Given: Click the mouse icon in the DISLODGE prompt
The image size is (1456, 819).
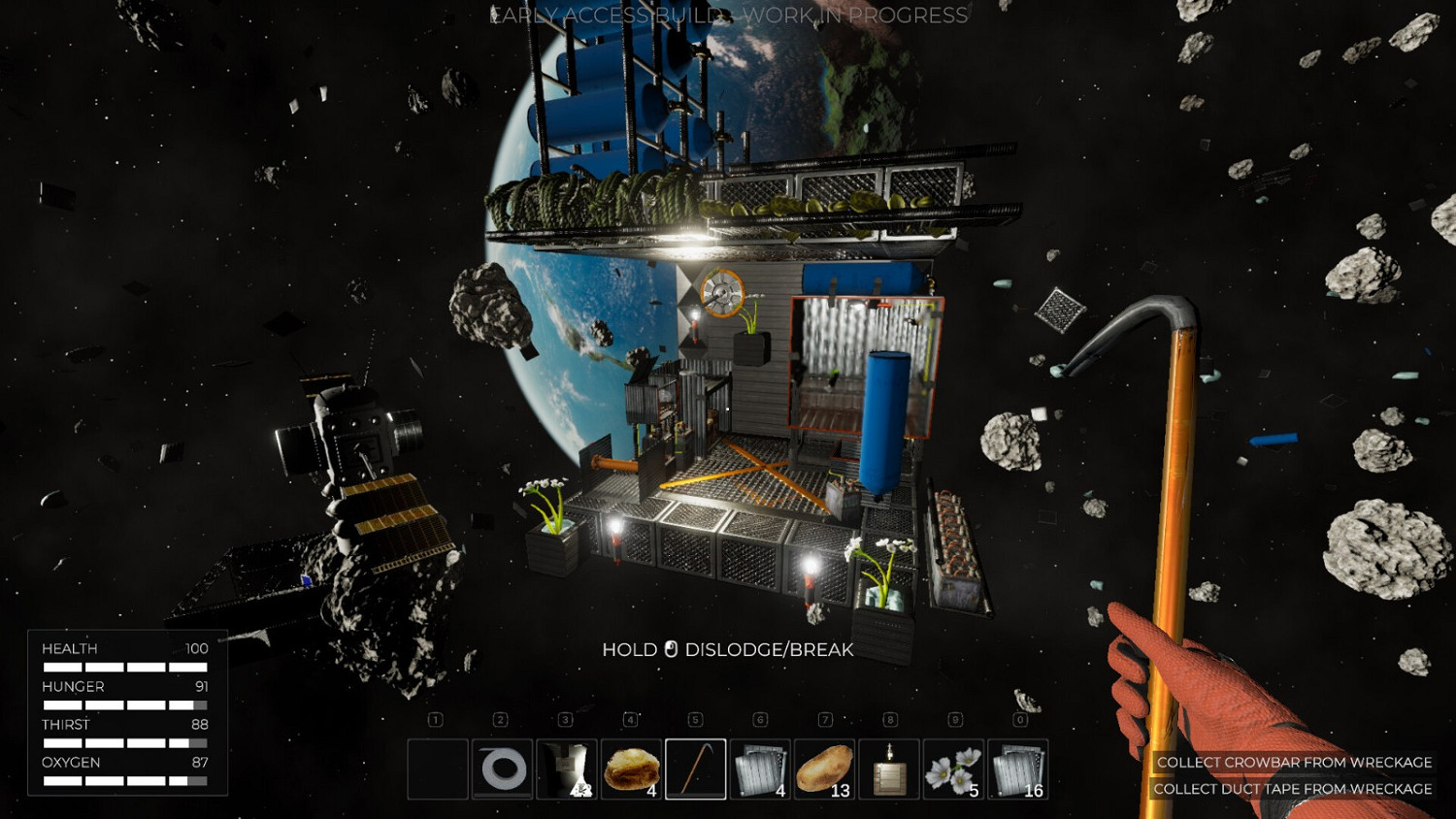Looking at the screenshot, I should click(x=672, y=649).
